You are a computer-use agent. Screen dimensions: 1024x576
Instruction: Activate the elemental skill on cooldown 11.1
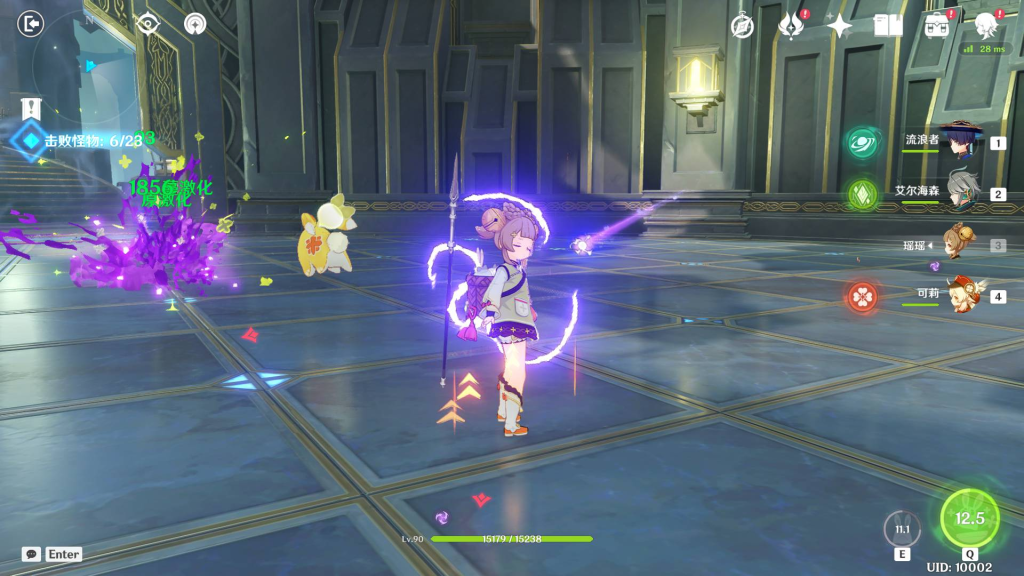(x=903, y=529)
